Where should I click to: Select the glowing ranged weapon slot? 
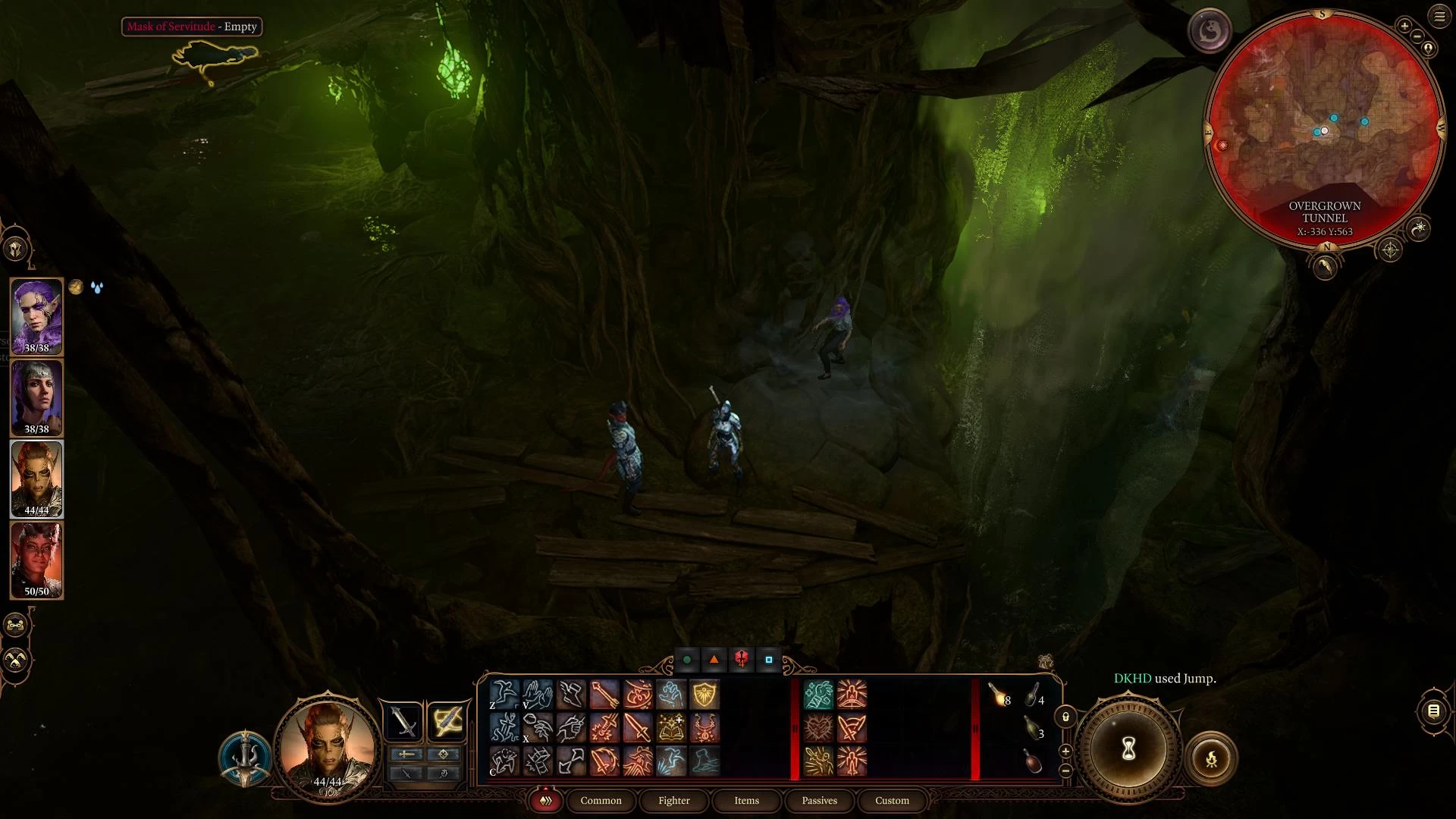[447, 720]
